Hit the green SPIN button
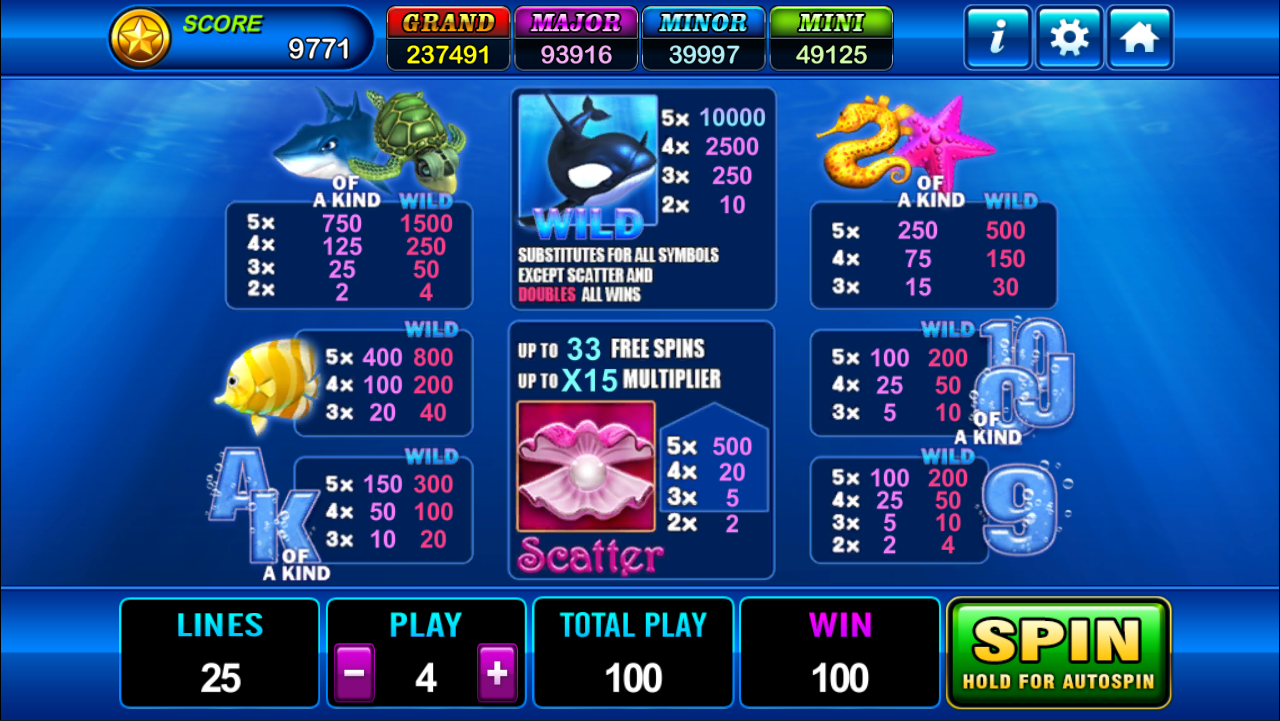The height and width of the screenshot is (721, 1280). [x=1058, y=653]
